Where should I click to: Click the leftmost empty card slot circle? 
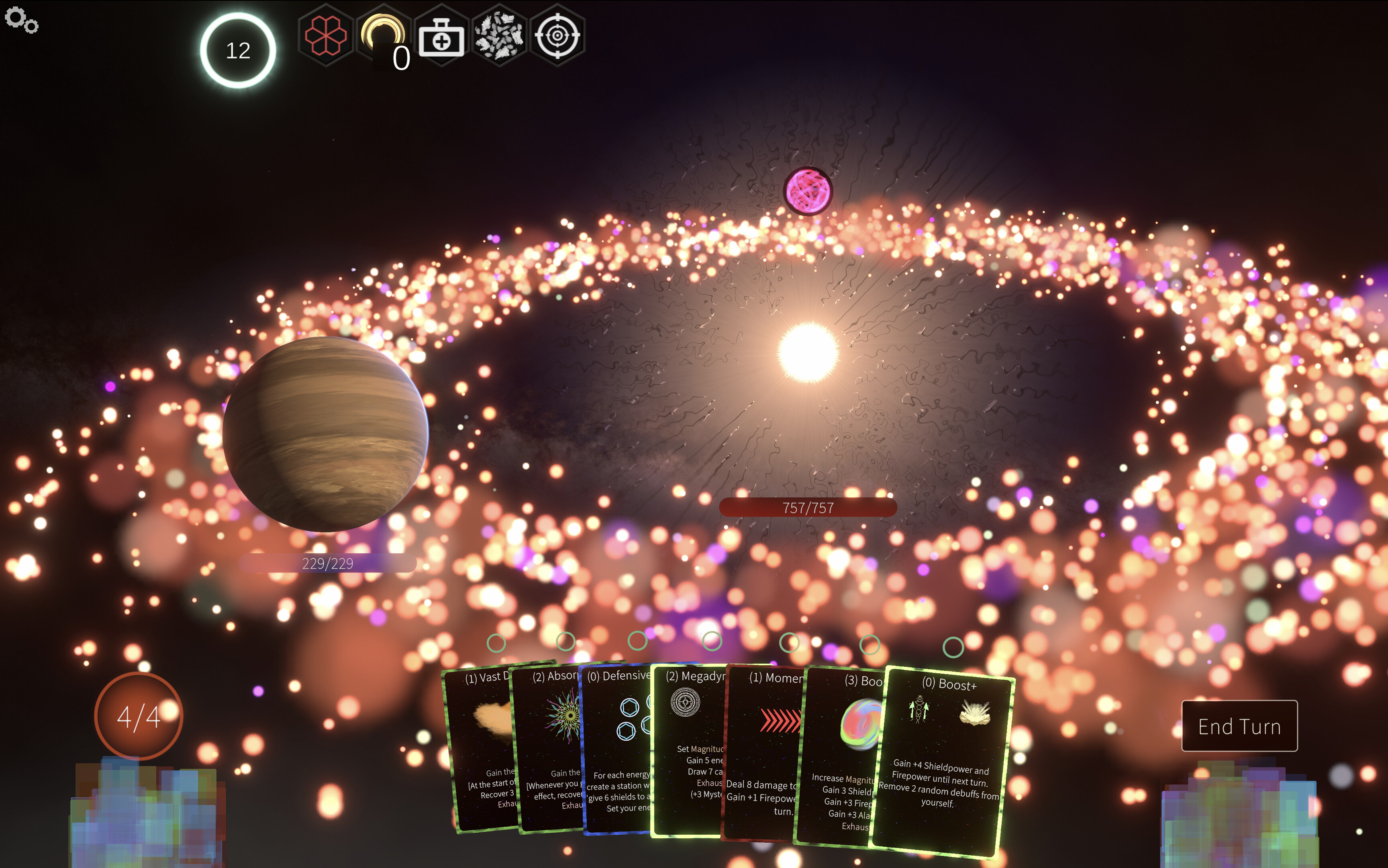click(495, 643)
